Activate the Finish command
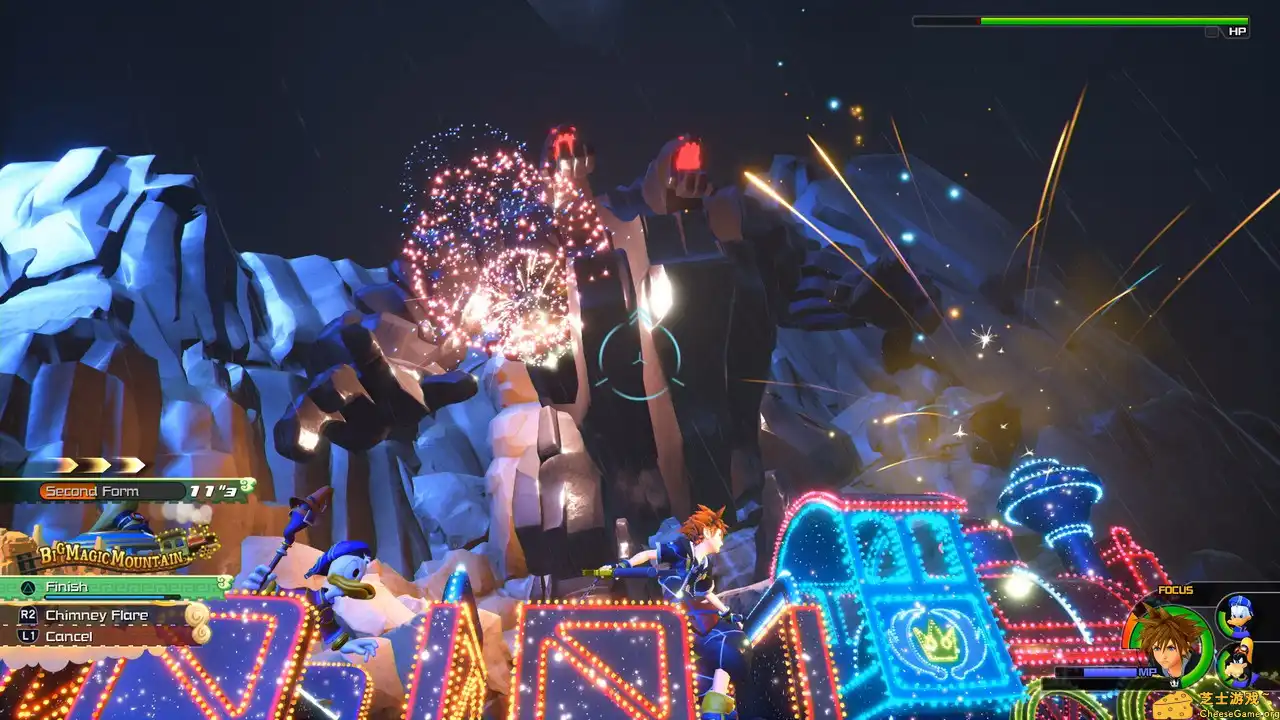This screenshot has height=720, width=1280. (x=67, y=586)
